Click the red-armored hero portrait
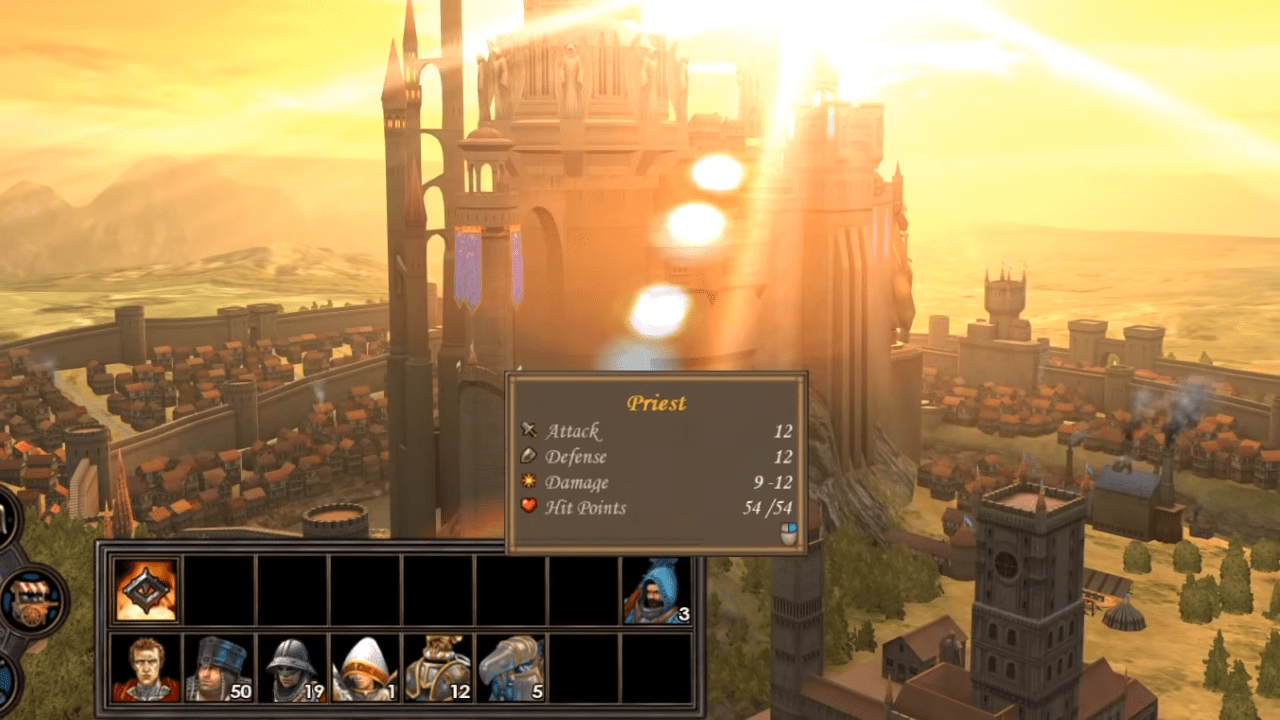The width and height of the screenshot is (1280, 720). [146, 668]
